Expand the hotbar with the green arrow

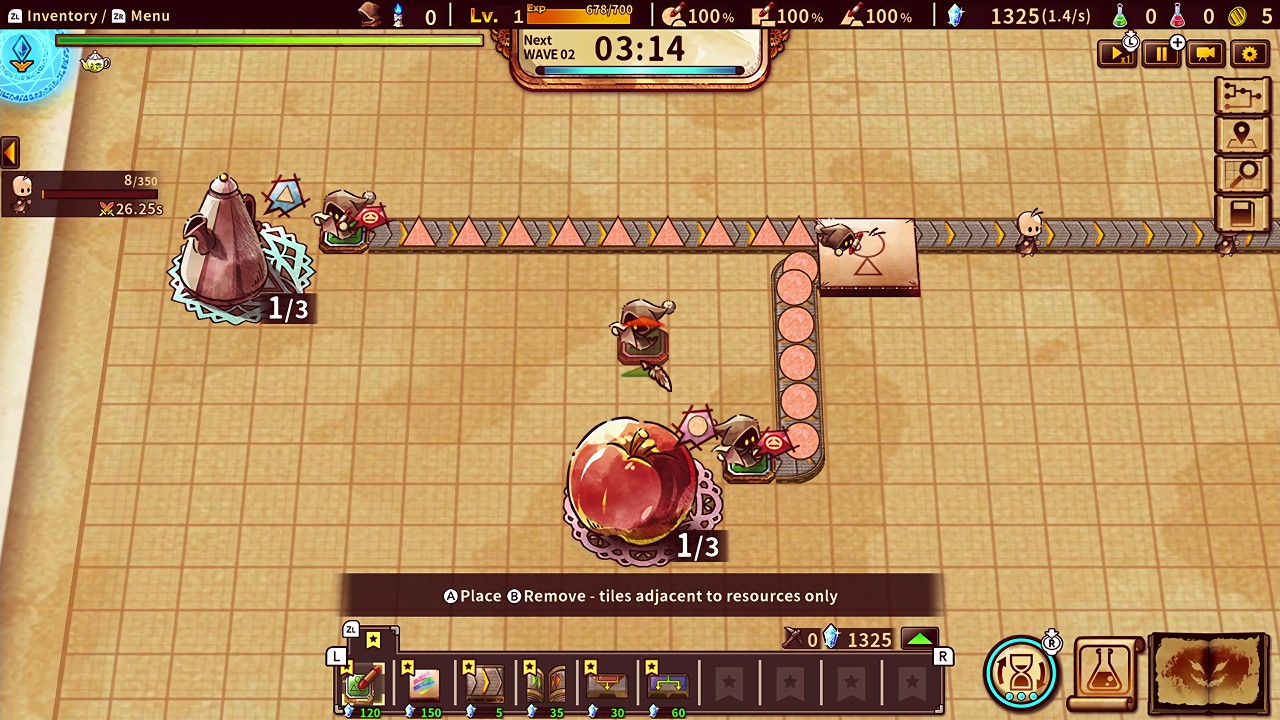(x=919, y=638)
